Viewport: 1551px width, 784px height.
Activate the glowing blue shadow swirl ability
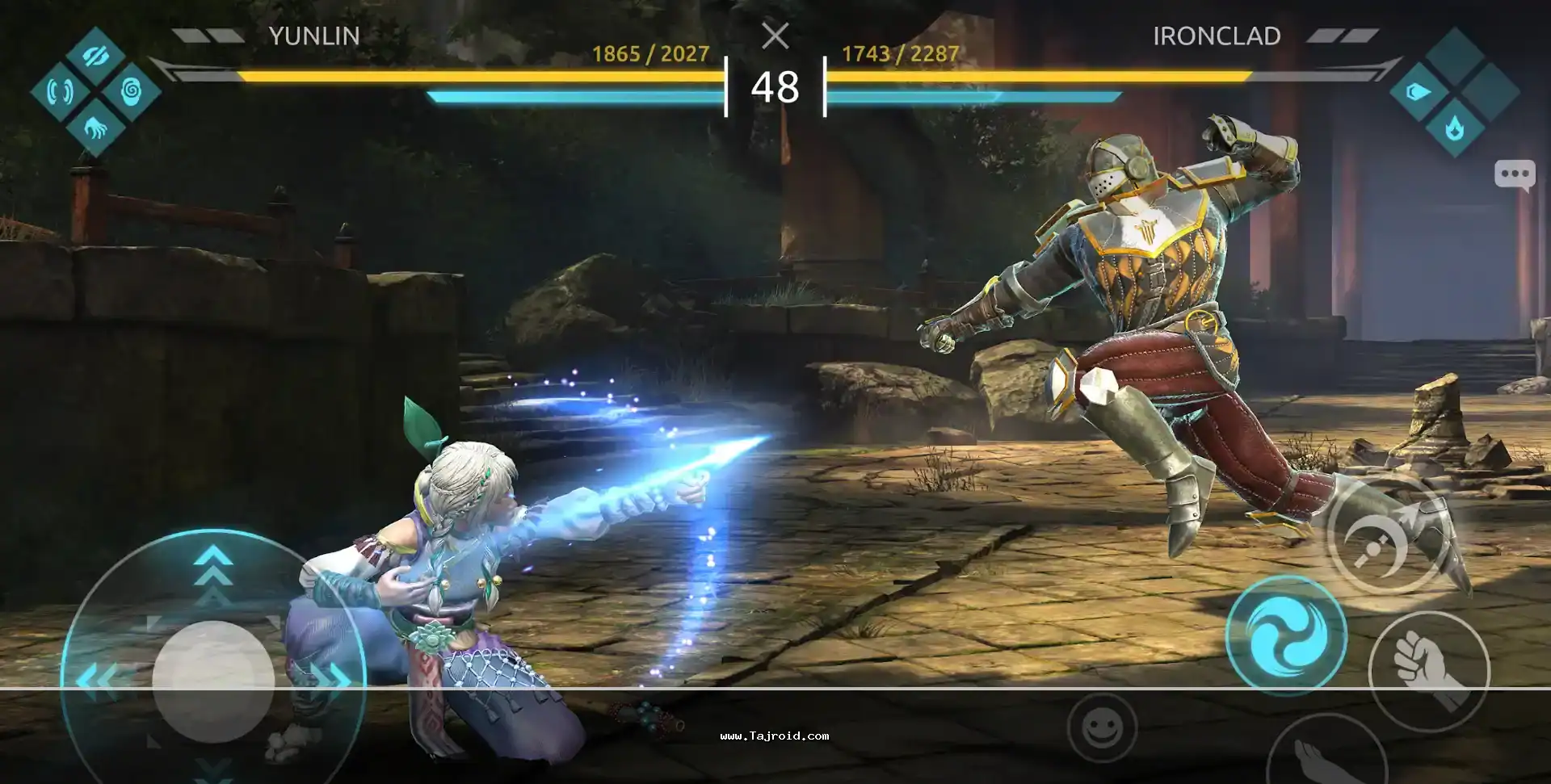pyautogui.click(x=1285, y=635)
